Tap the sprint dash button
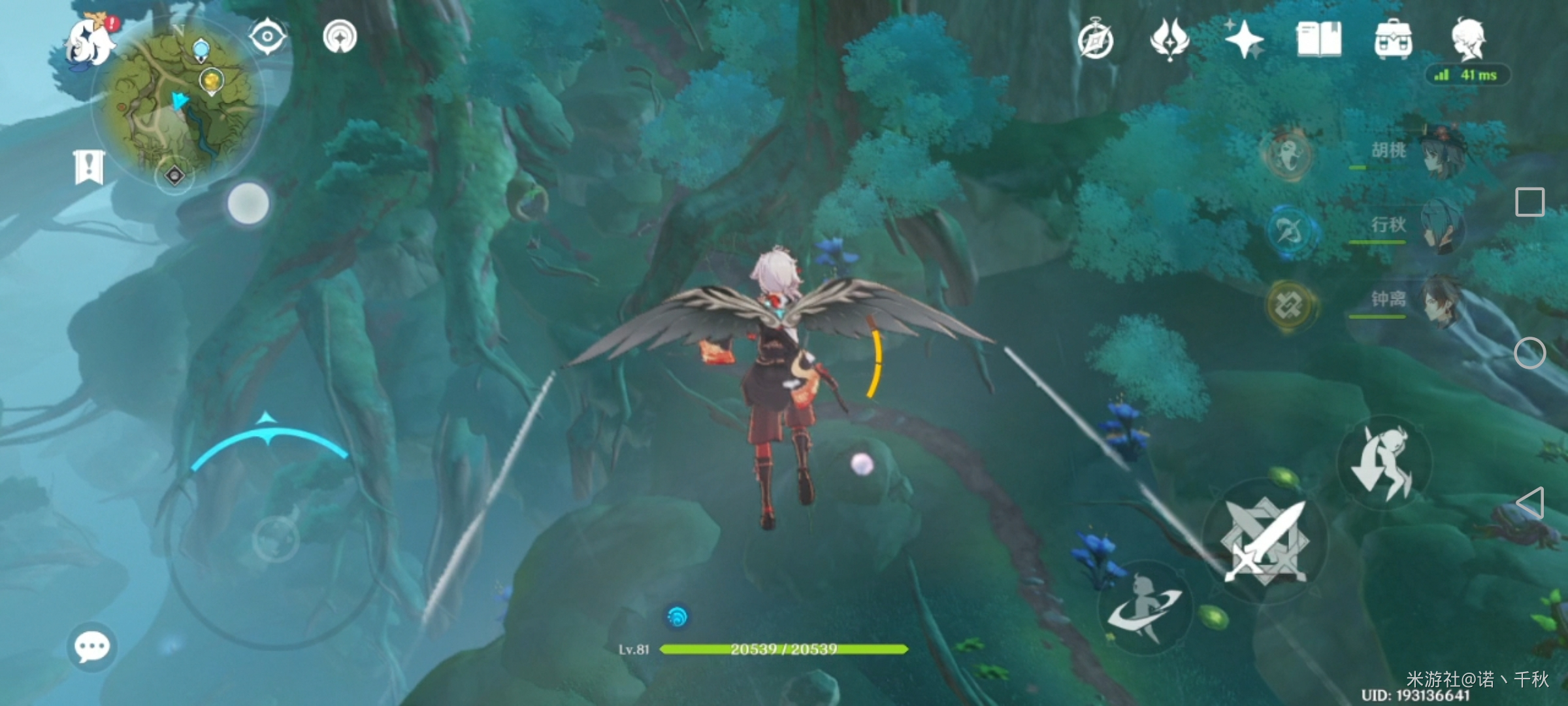The height and width of the screenshot is (706, 1568). coord(1145,608)
